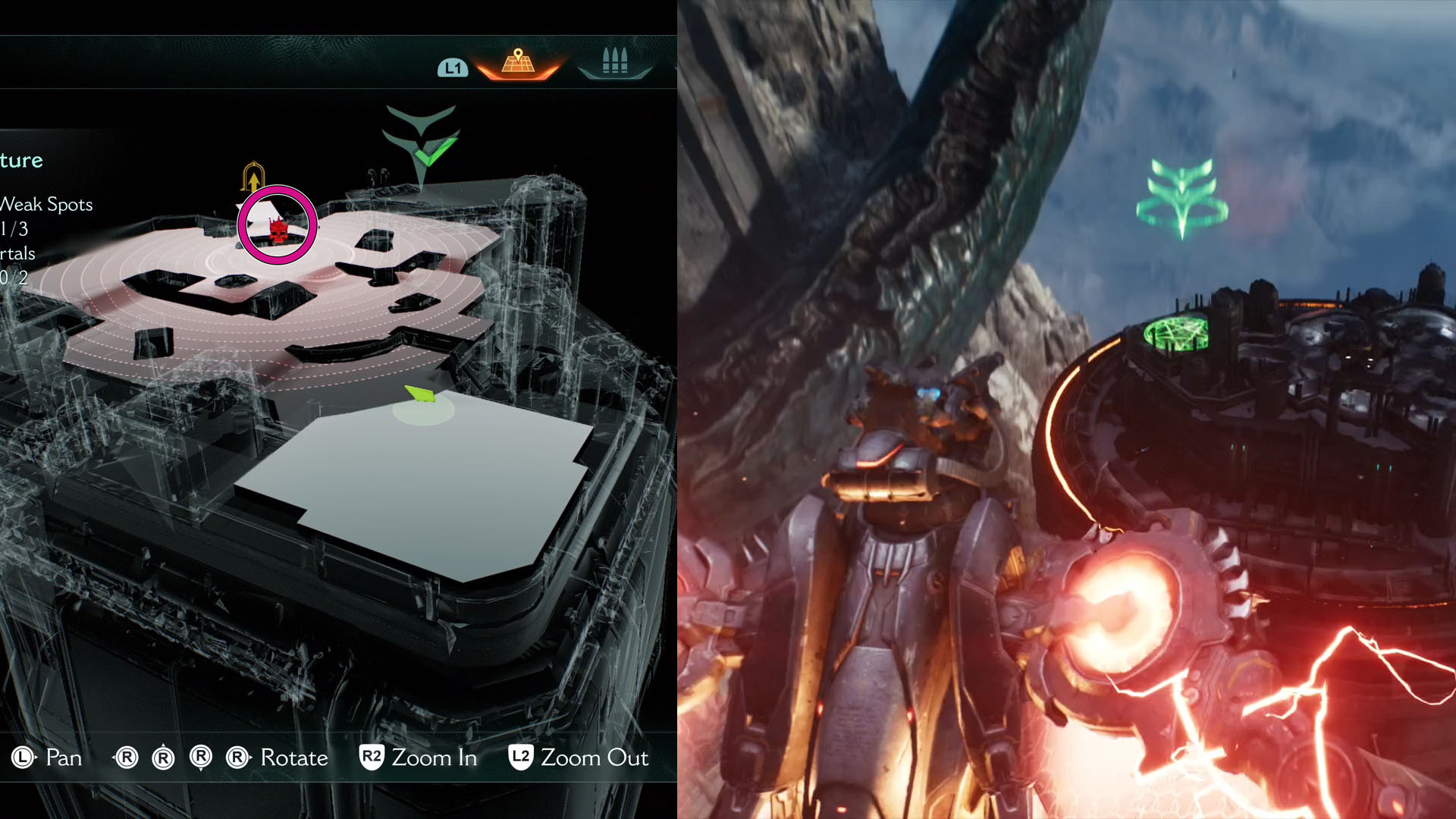1456x819 pixels.
Task: Click the Pan control label
Action: pyautogui.click(x=63, y=758)
